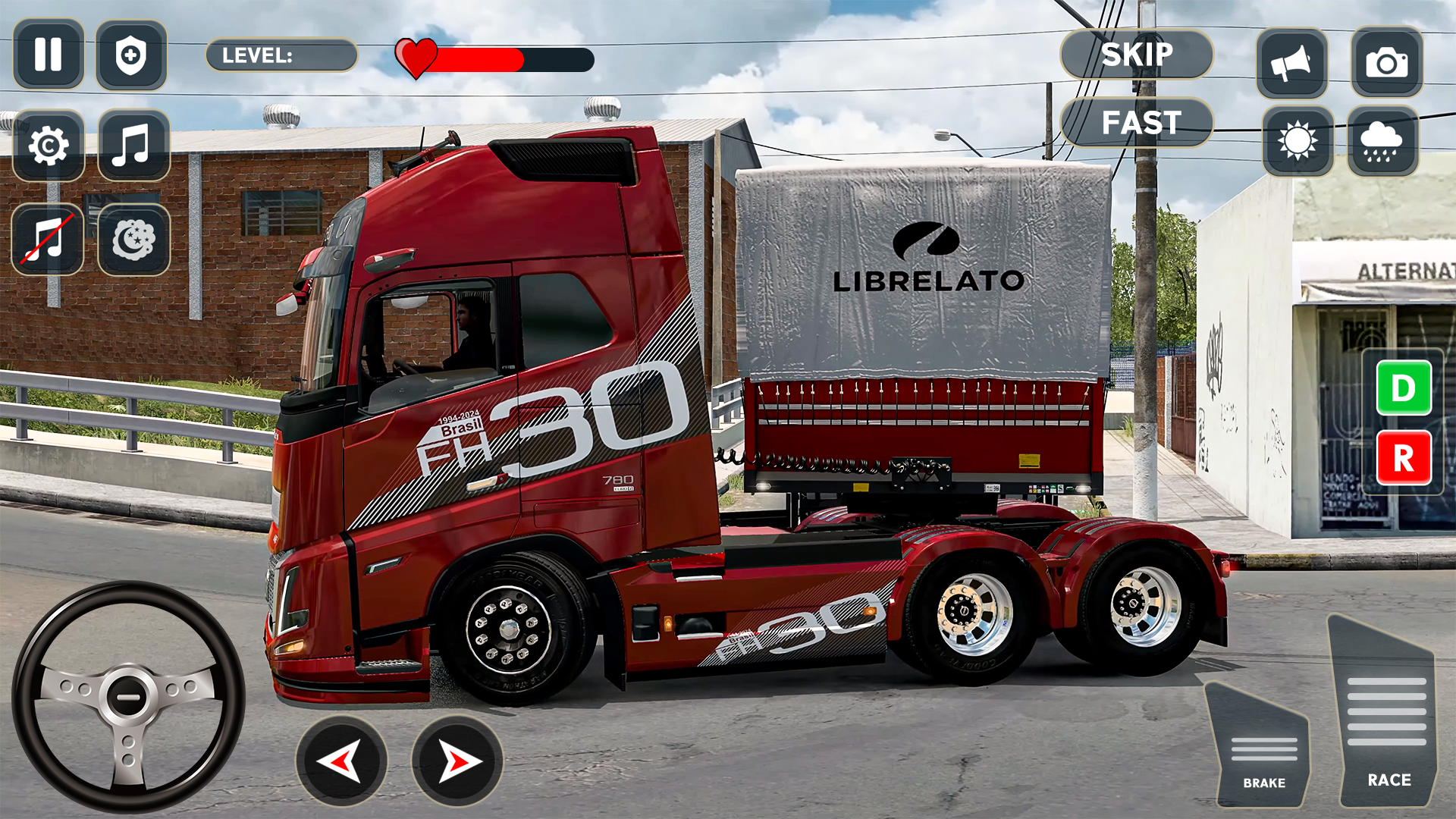Select the FAST tab option
This screenshot has height=819, width=1456.
(x=1140, y=122)
